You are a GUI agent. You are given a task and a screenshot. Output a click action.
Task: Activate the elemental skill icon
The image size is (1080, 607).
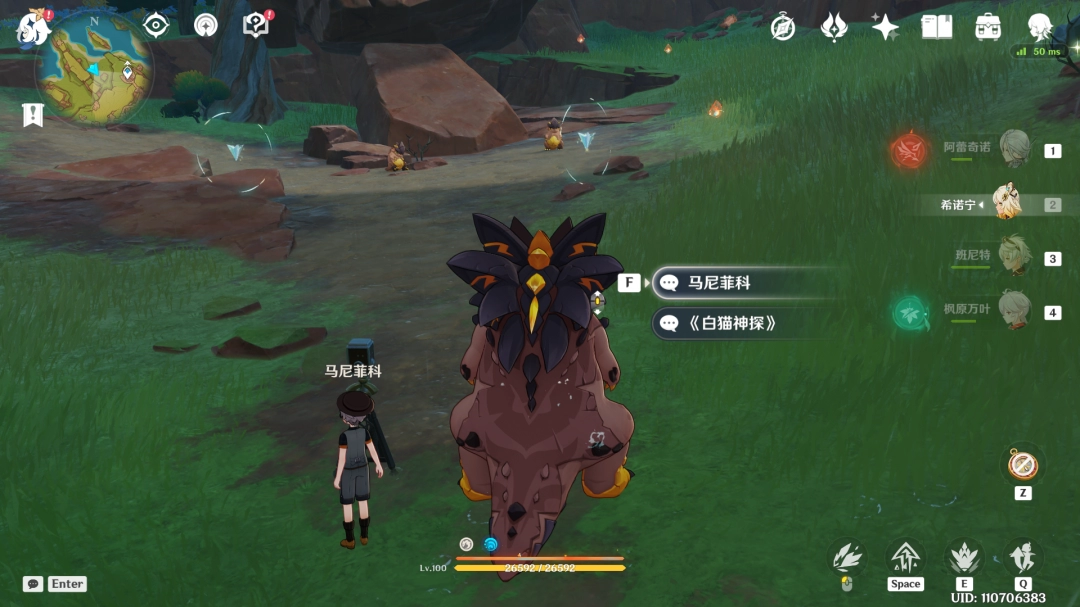pos(964,557)
